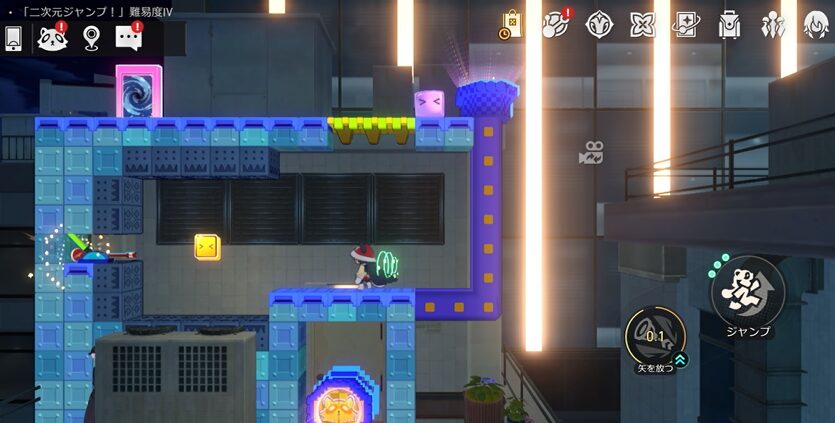
Task: Open the chat speech bubble
Action: pos(128,38)
